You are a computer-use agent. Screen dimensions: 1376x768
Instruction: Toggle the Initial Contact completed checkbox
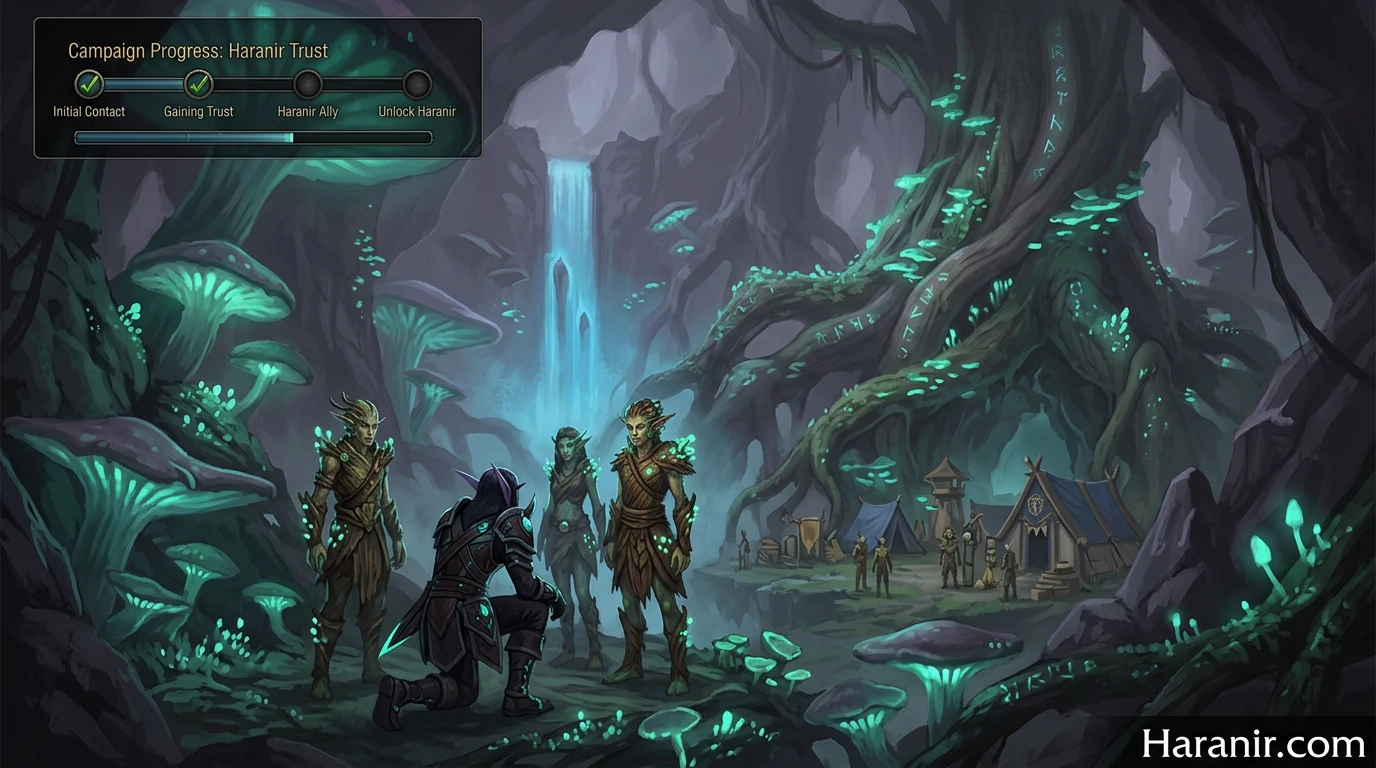coord(88,85)
